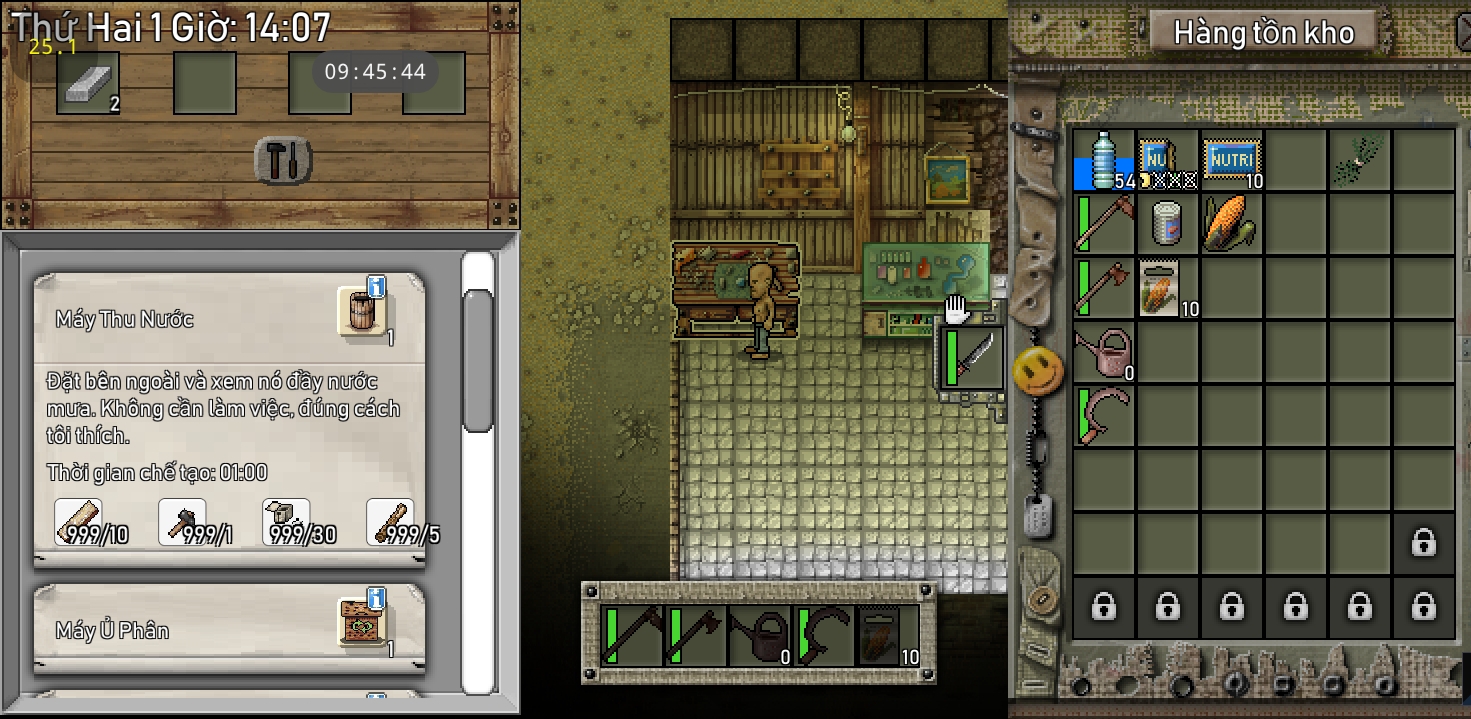Choose the watering can hotbar slot
This screenshot has width=1471, height=719.
pyautogui.click(x=760, y=636)
